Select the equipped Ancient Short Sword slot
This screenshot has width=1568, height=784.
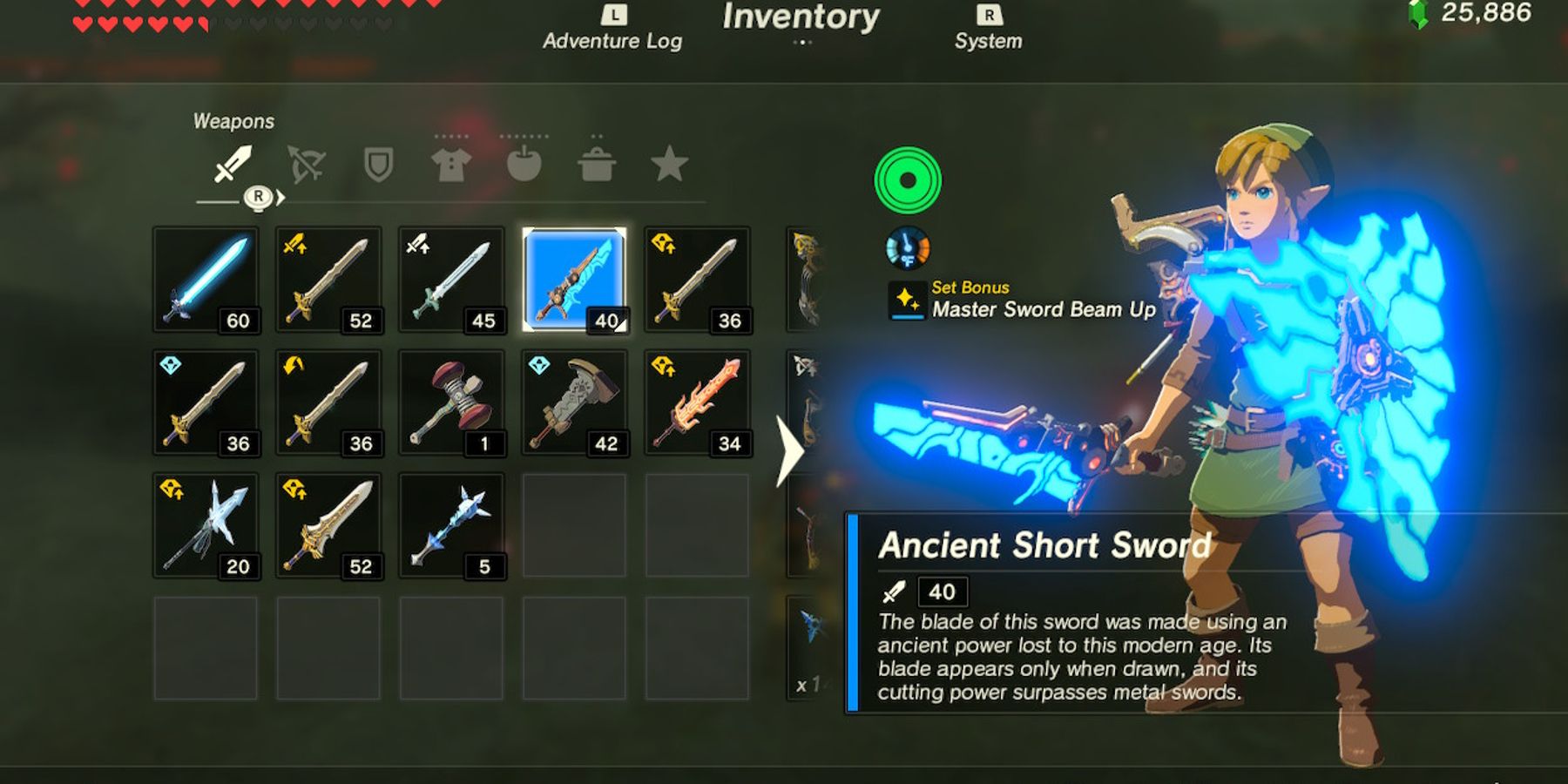tap(573, 279)
